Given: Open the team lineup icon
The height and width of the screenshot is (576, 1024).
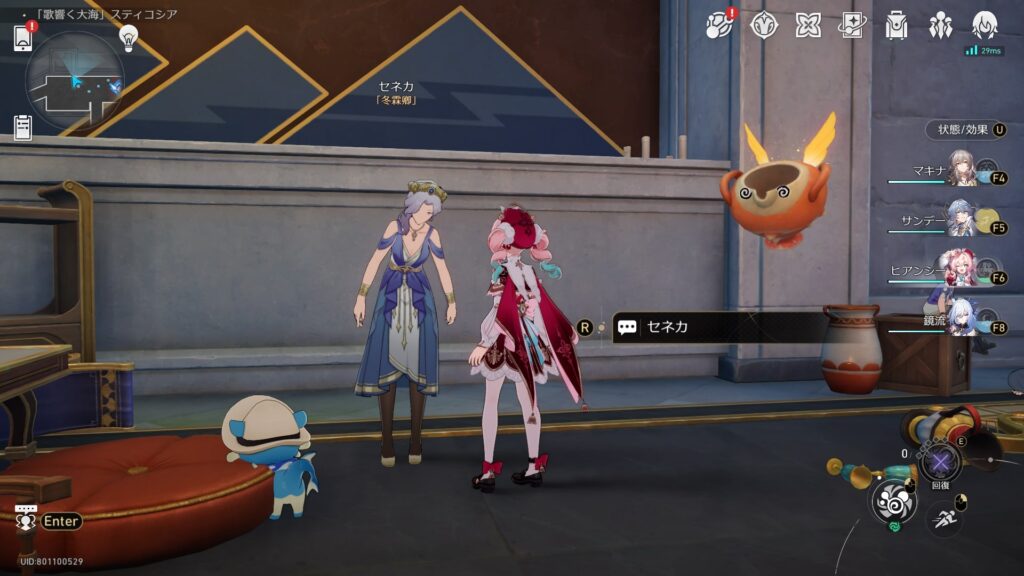Looking at the screenshot, I should [940, 25].
